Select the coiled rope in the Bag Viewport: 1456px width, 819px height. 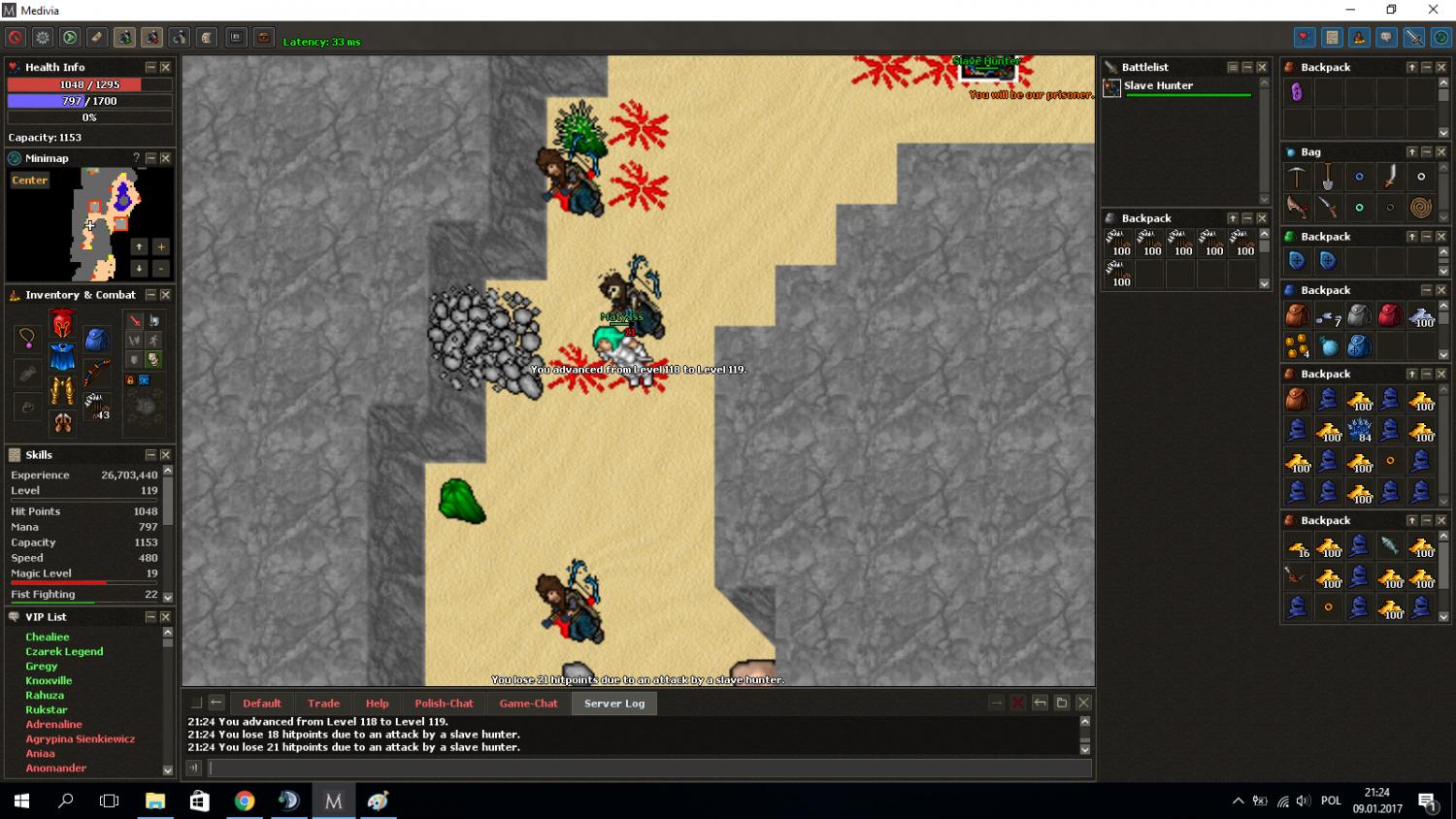coord(1421,207)
